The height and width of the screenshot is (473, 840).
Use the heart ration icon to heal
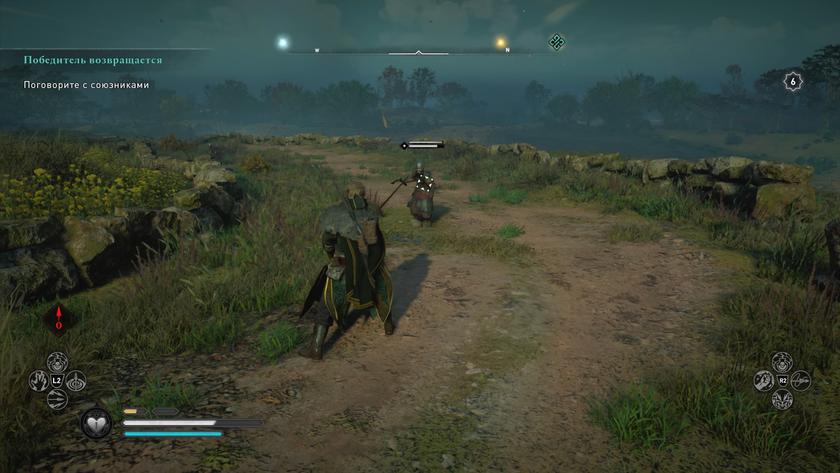coord(96,423)
